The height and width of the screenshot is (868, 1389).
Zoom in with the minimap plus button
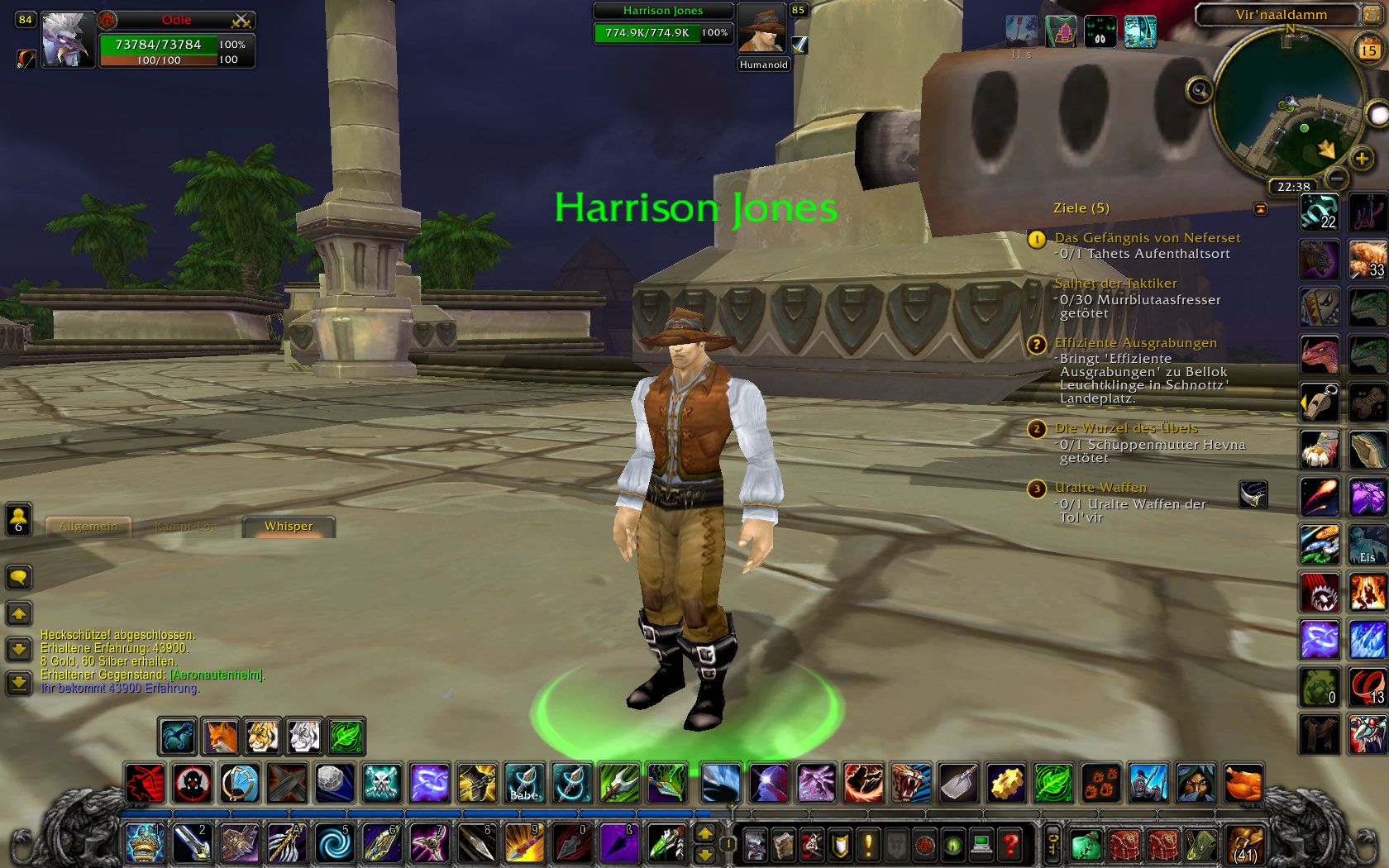pos(1362,157)
